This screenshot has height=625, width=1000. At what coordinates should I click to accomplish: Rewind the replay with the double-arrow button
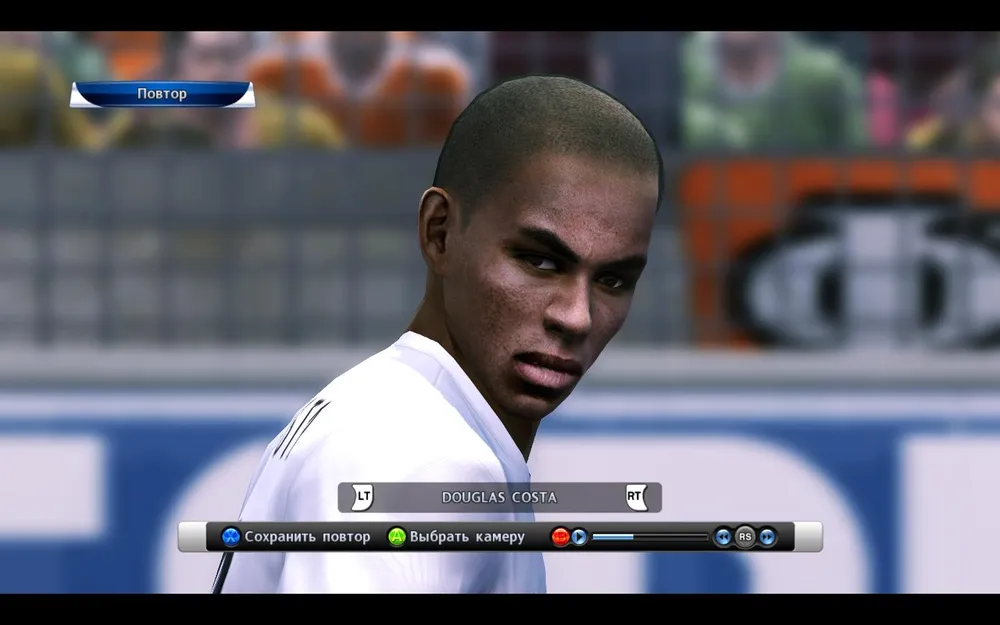pyautogui.click(x=722, y=537)
